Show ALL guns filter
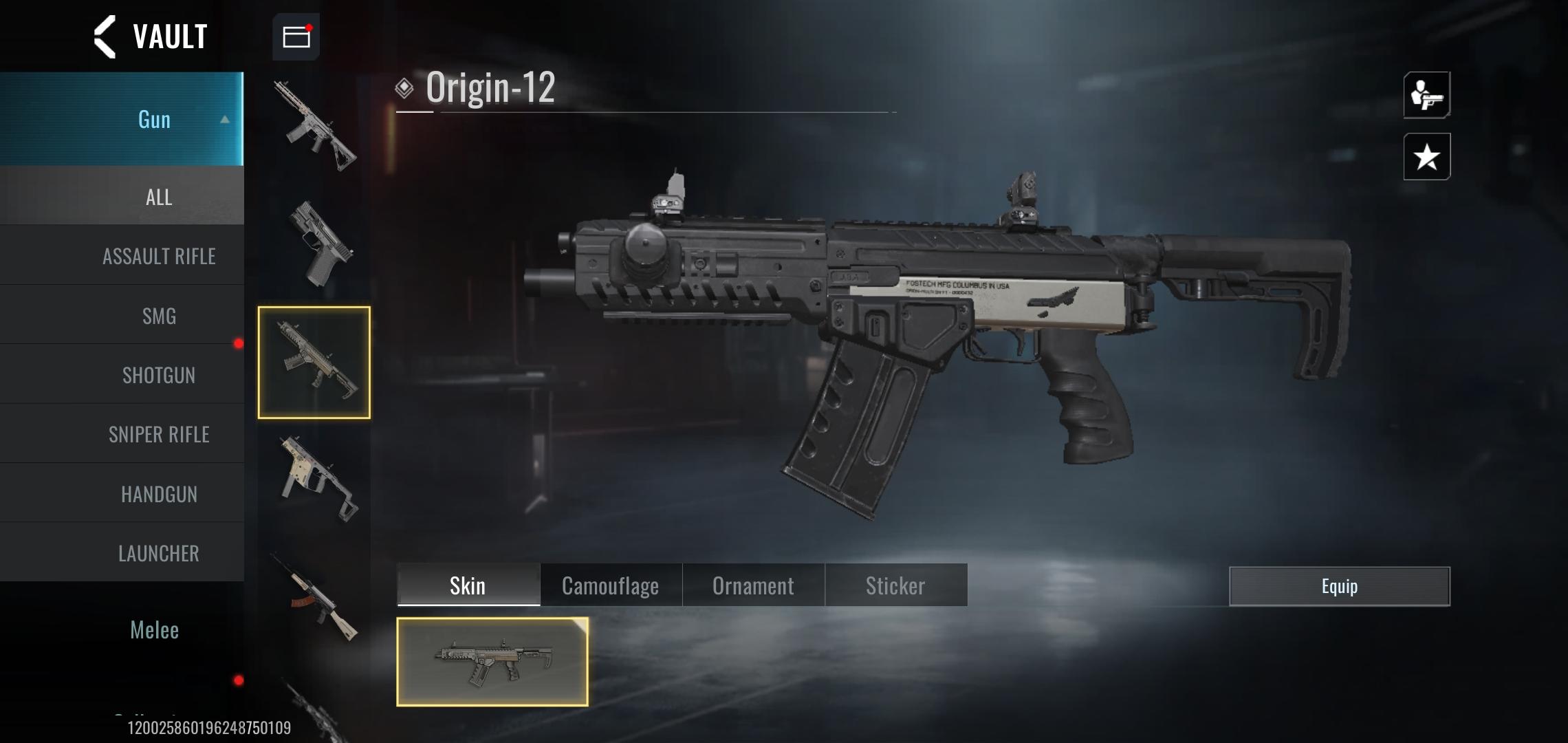Image resolution: width=1568 pixels, height=743 pixels. click(158, 197)
